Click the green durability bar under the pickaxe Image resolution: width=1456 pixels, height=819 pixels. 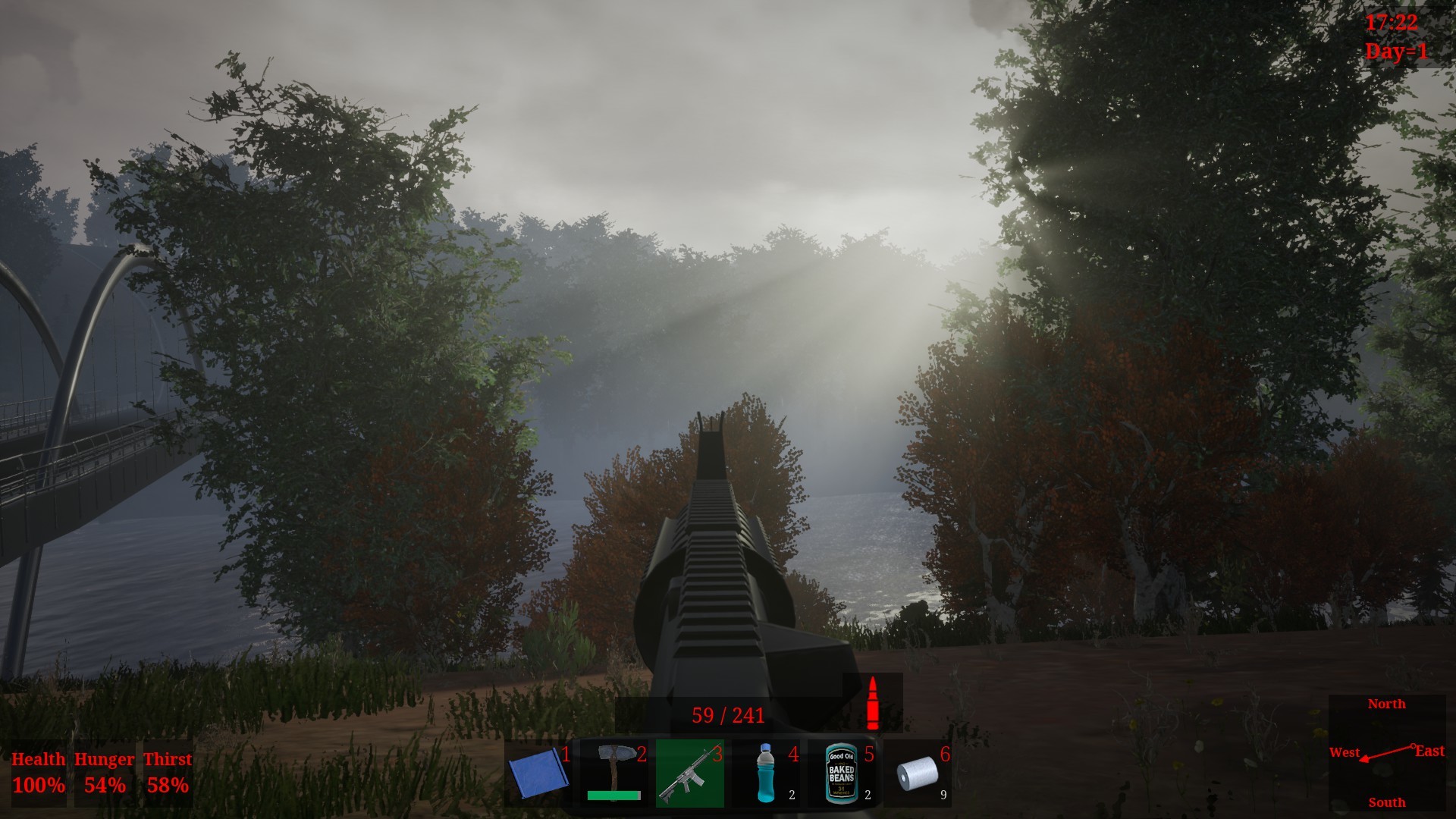pos(616,797)
